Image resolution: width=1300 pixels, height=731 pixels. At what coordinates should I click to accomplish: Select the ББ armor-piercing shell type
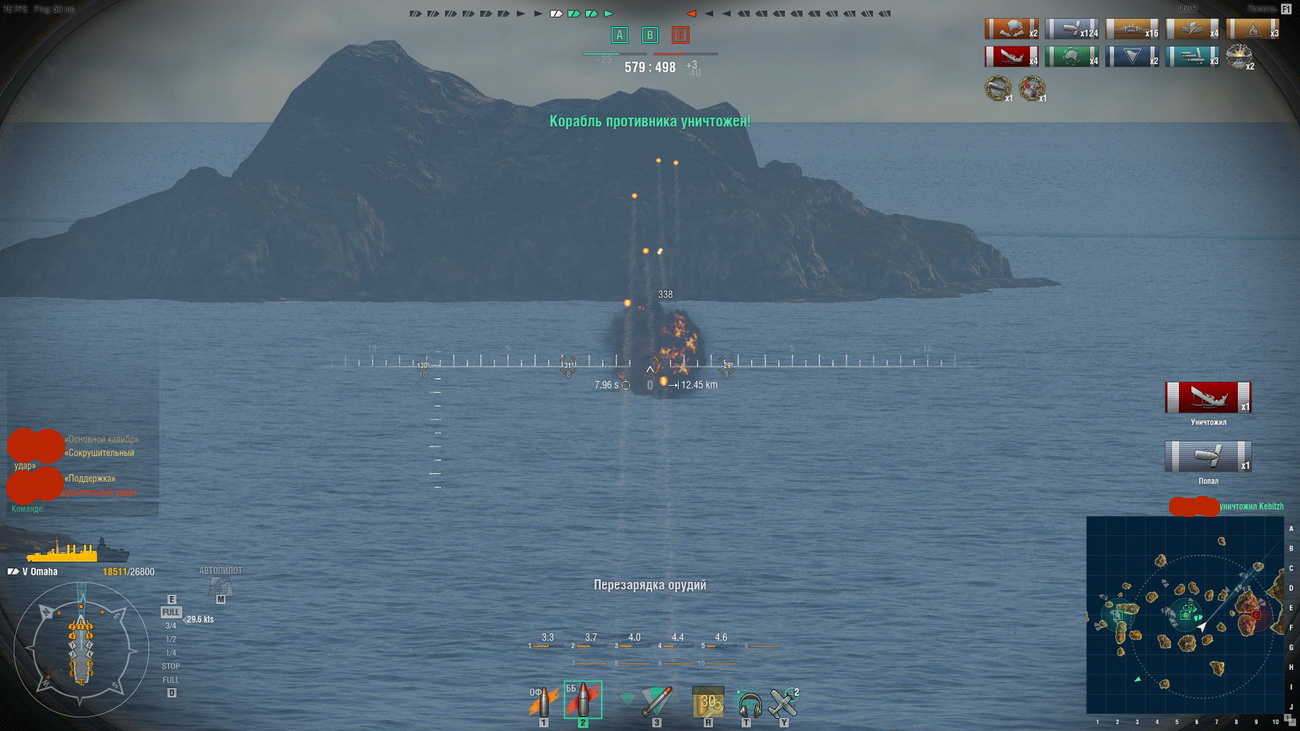tap(582, 701)
